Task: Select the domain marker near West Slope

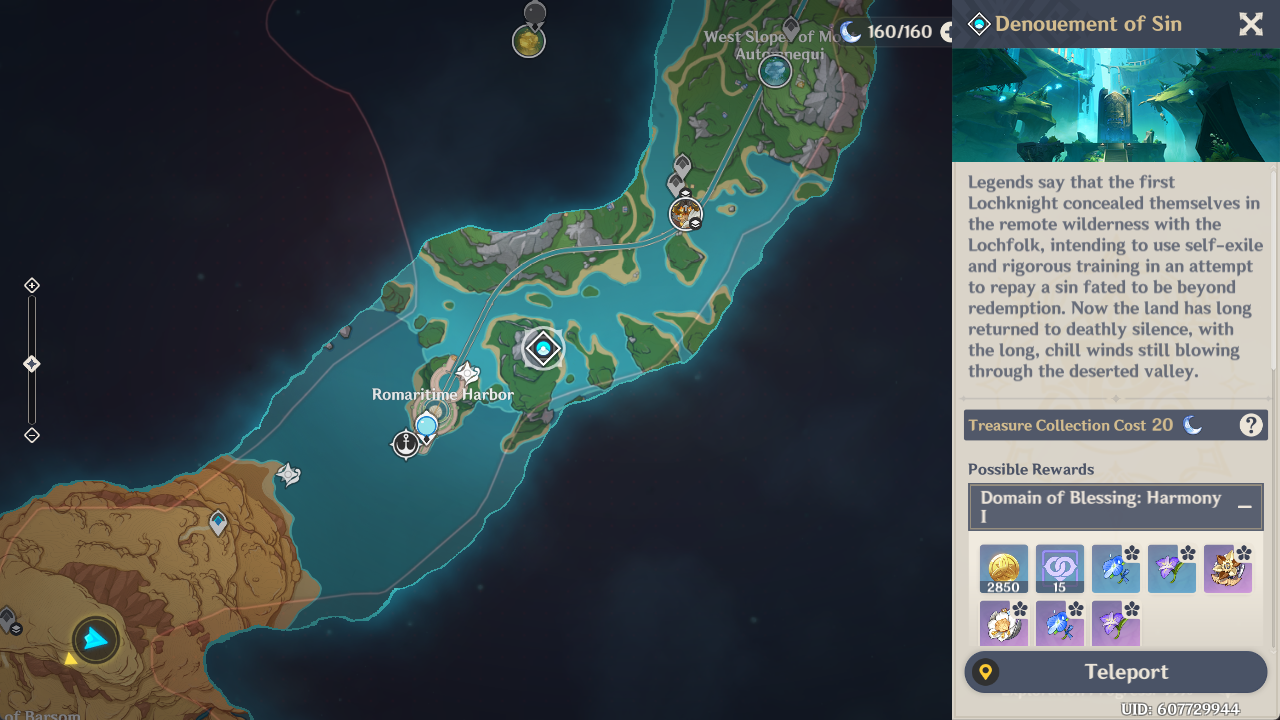Action: click(775, 71)
